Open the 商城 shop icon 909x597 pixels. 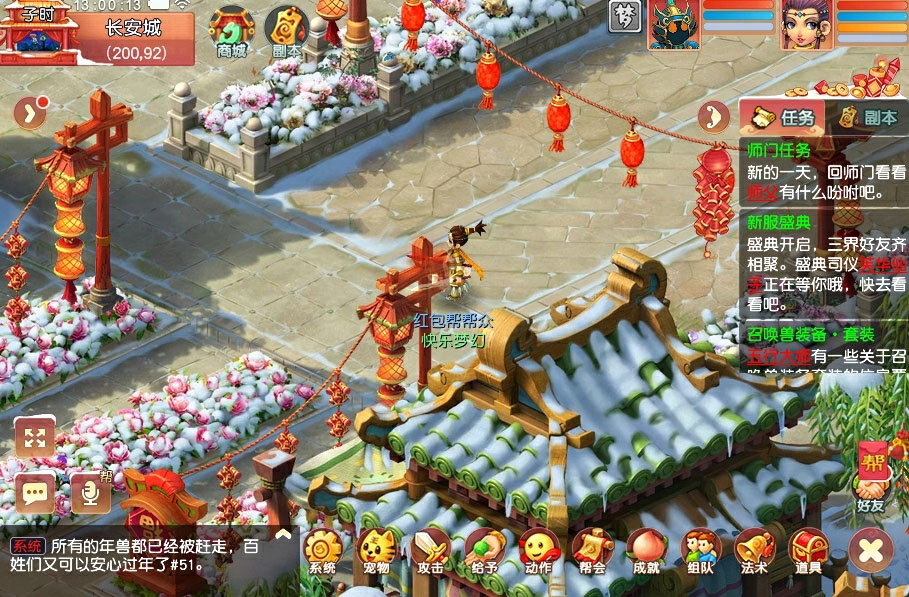[231, 31]
